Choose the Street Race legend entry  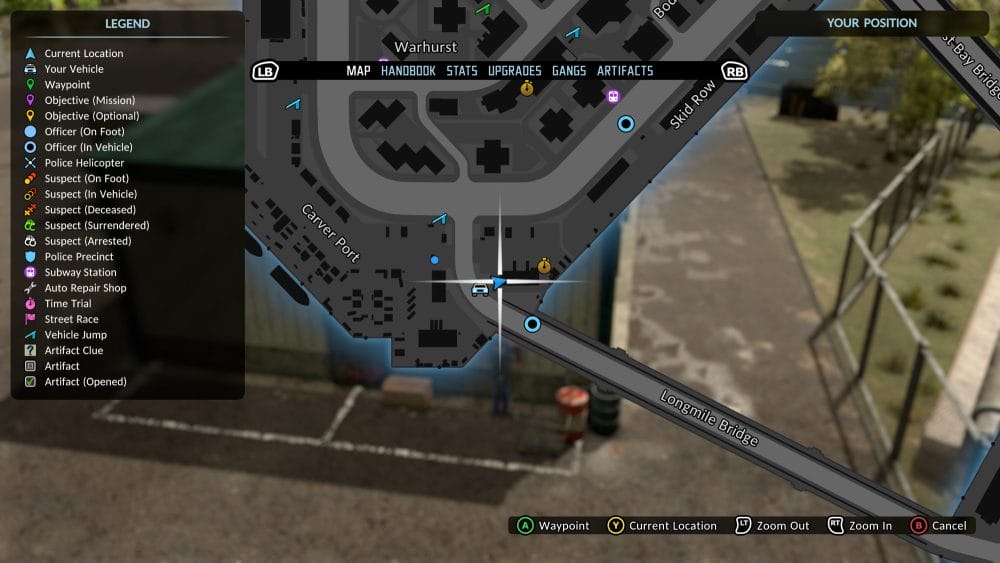pyautogui.click(x=71, y=319)
